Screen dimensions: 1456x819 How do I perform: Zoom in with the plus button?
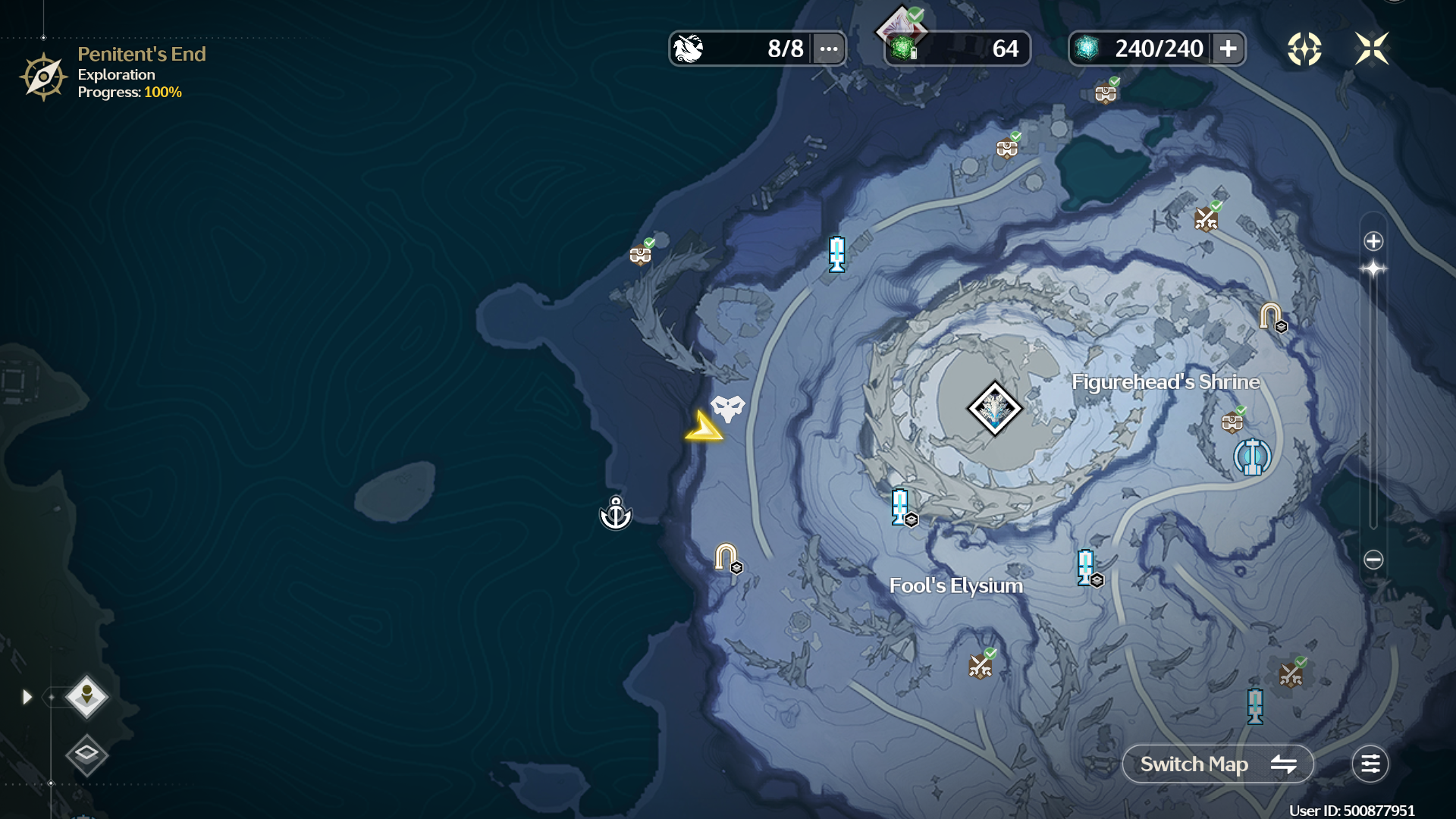tap(1373, 241)
